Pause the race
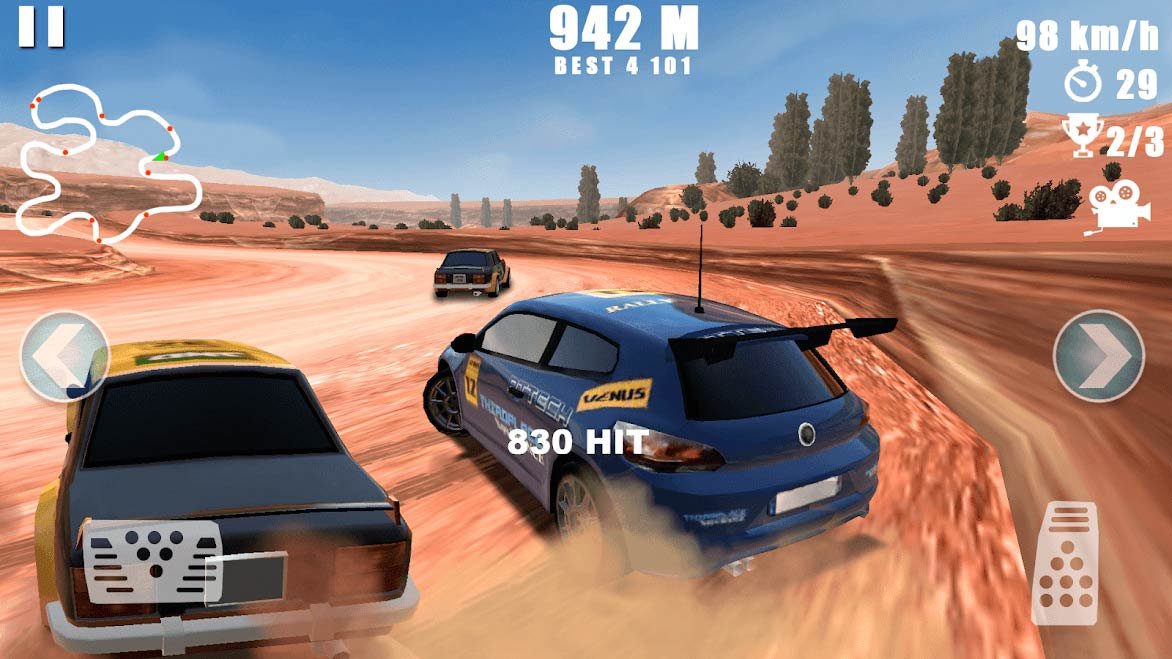The width and height of the screenshot is (1172, 659). pos(41,27)
